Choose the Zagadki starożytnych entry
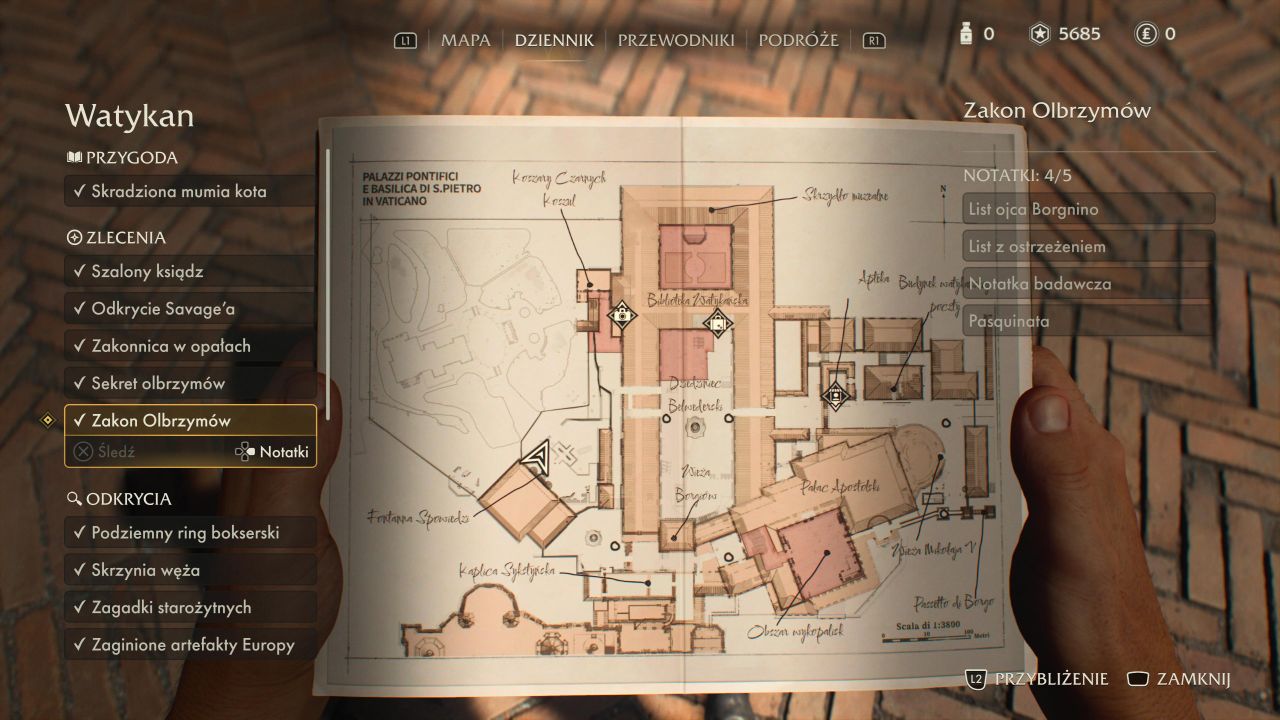1280x720 pixels. 190,607
